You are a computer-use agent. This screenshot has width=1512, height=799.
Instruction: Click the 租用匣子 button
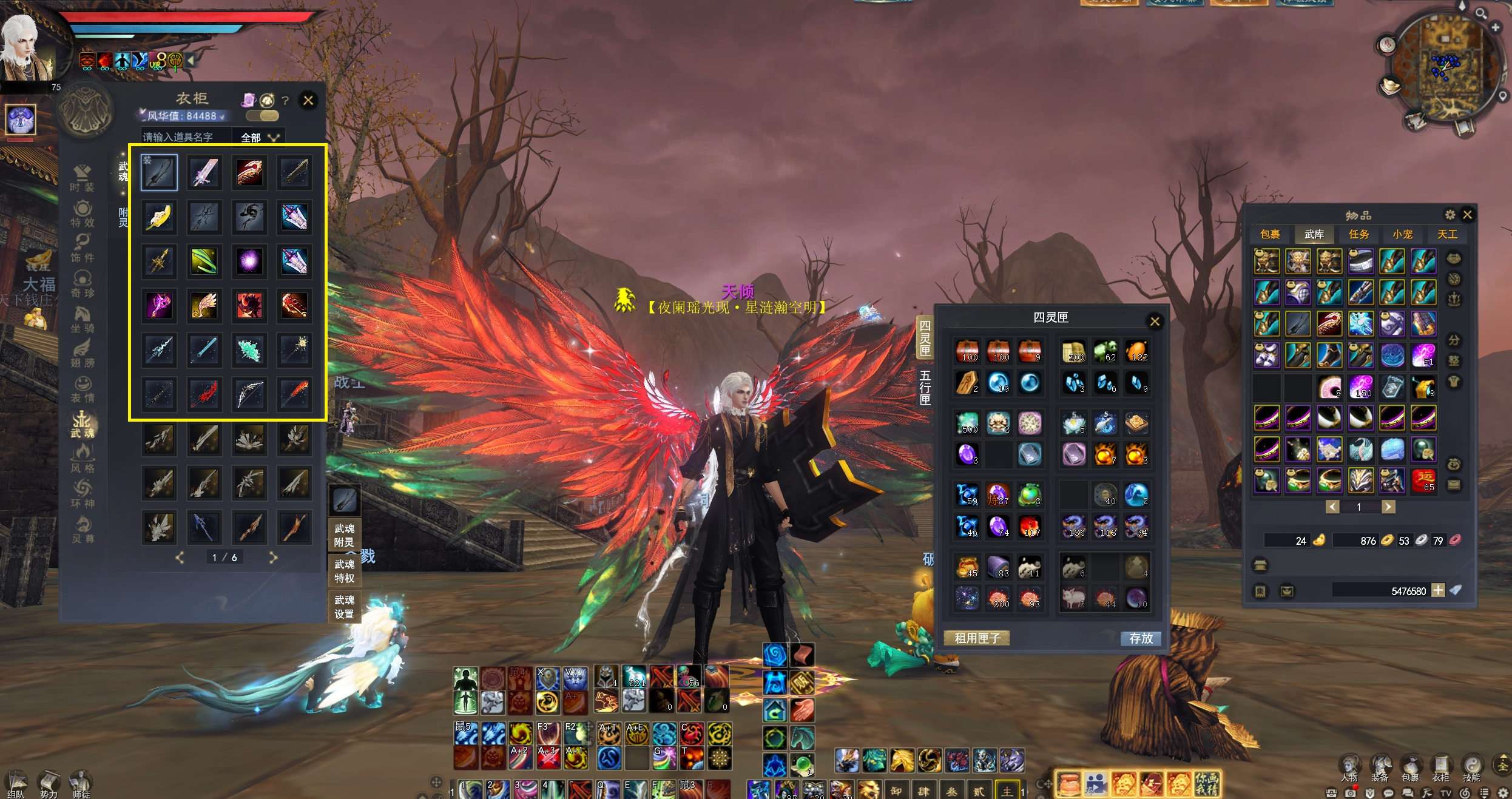point(977,638)
